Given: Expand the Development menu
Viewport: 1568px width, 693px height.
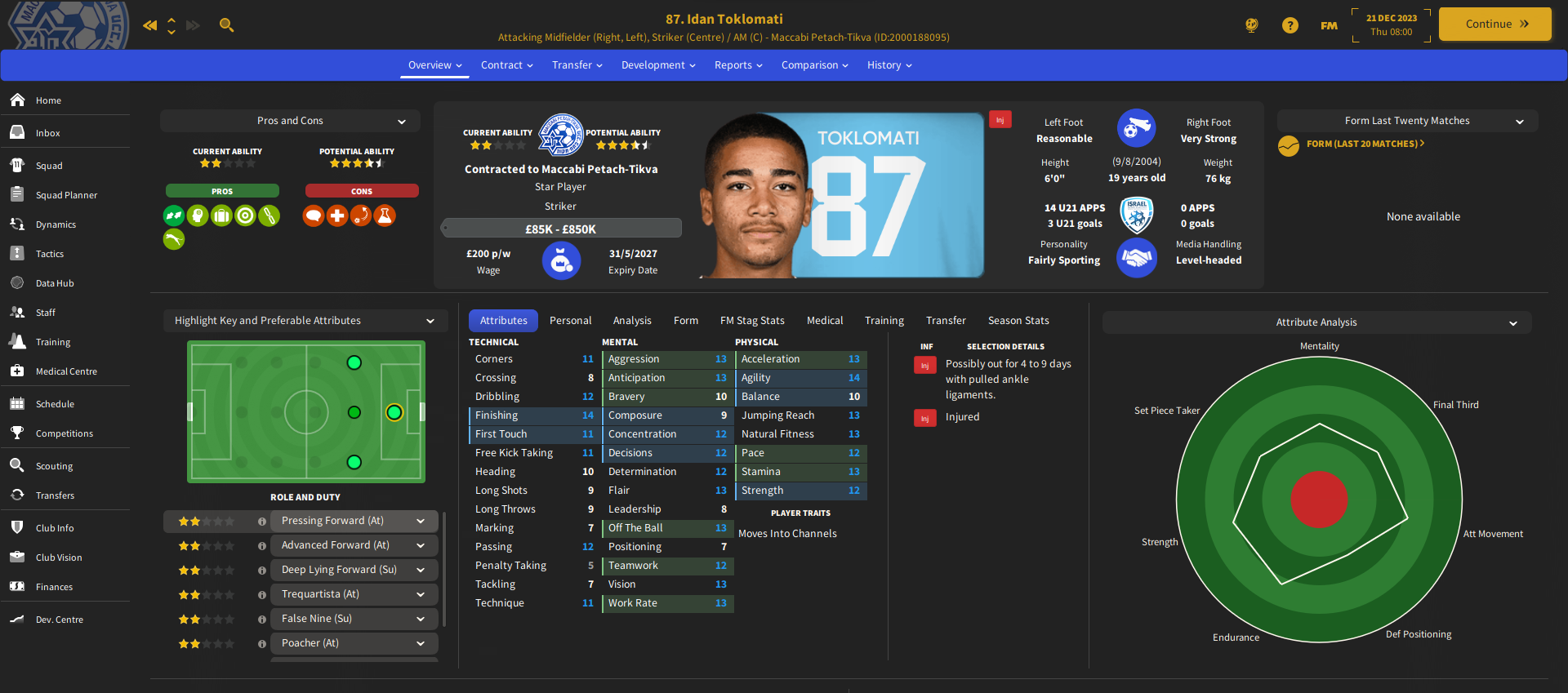Looking at the screenshot, I should (x=658, y=65).
